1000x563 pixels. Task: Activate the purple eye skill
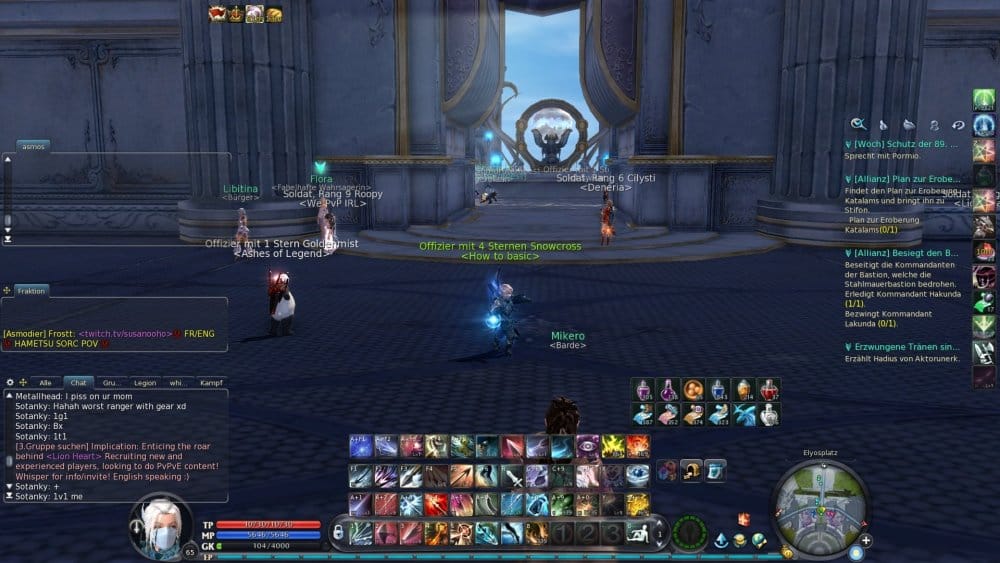point(587,446)
